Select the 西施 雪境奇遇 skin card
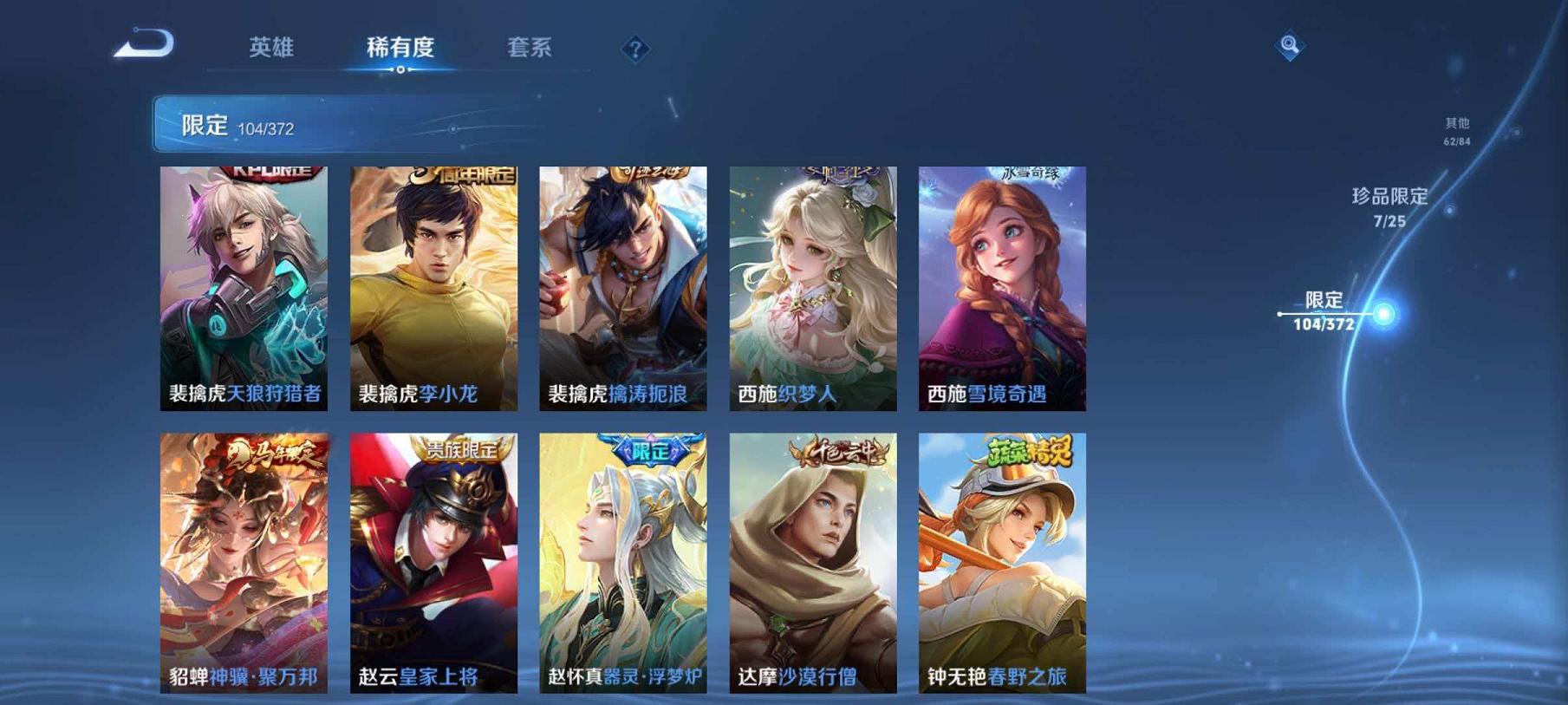This screenshot has width=1568, height=705. pos(994,286)
